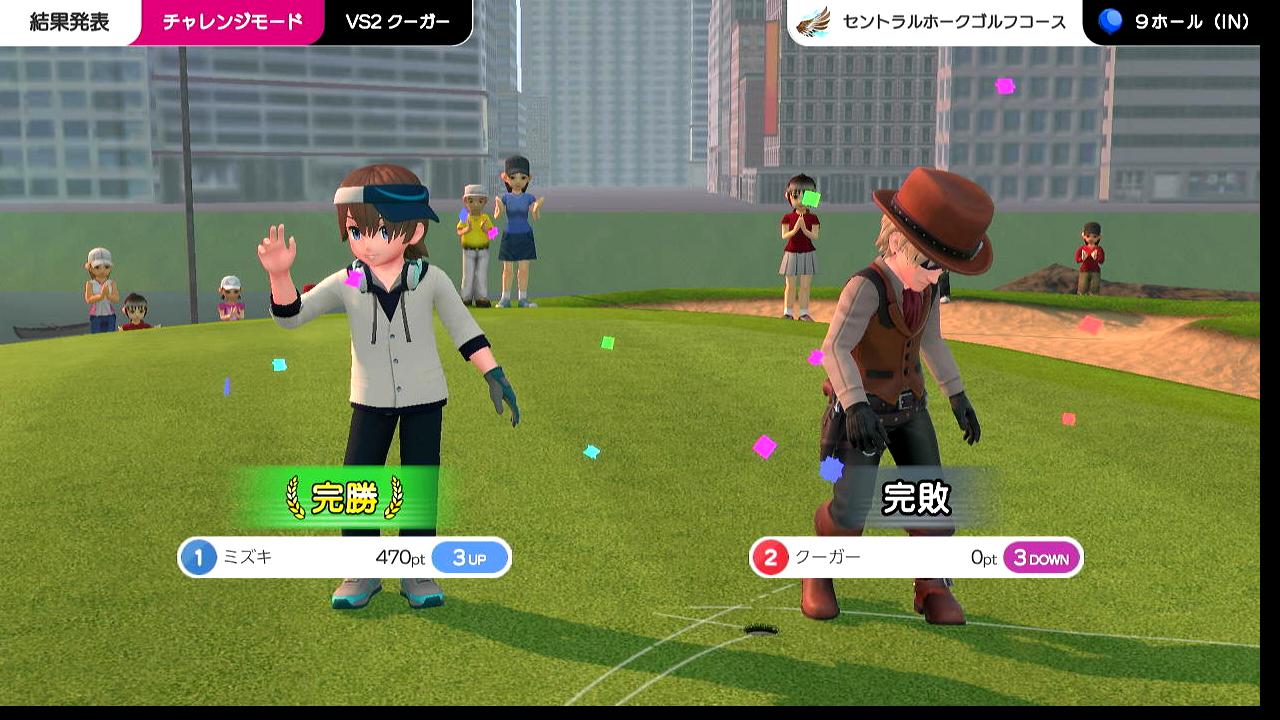Select the 結果発表 header label
The width and height of the screenshot is (1280, 720).
tap(69, 22)
